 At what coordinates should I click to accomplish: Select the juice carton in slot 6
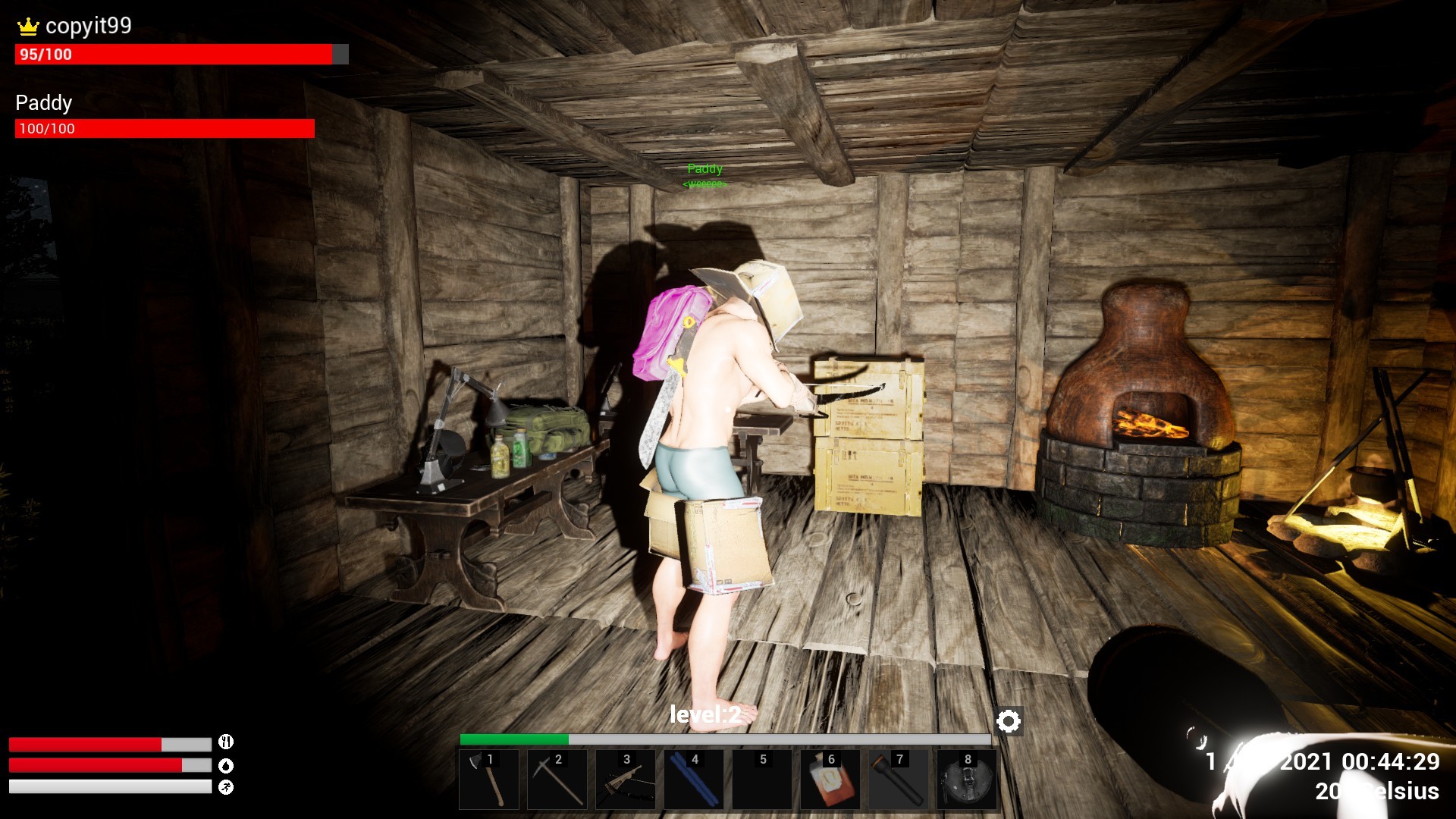tap(830, 780)
